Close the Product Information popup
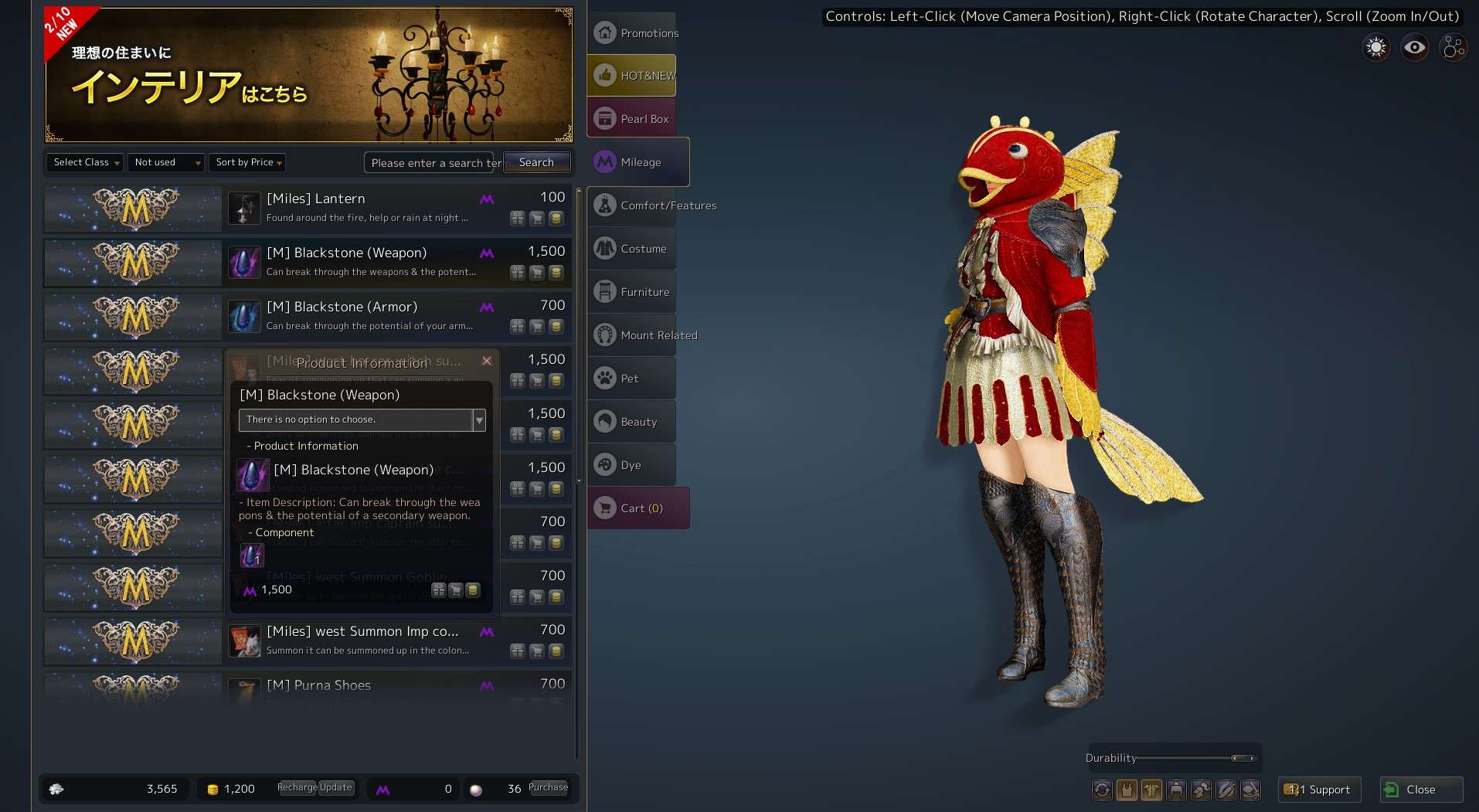This screenshot has width=1479, height=812. (487, 361)
